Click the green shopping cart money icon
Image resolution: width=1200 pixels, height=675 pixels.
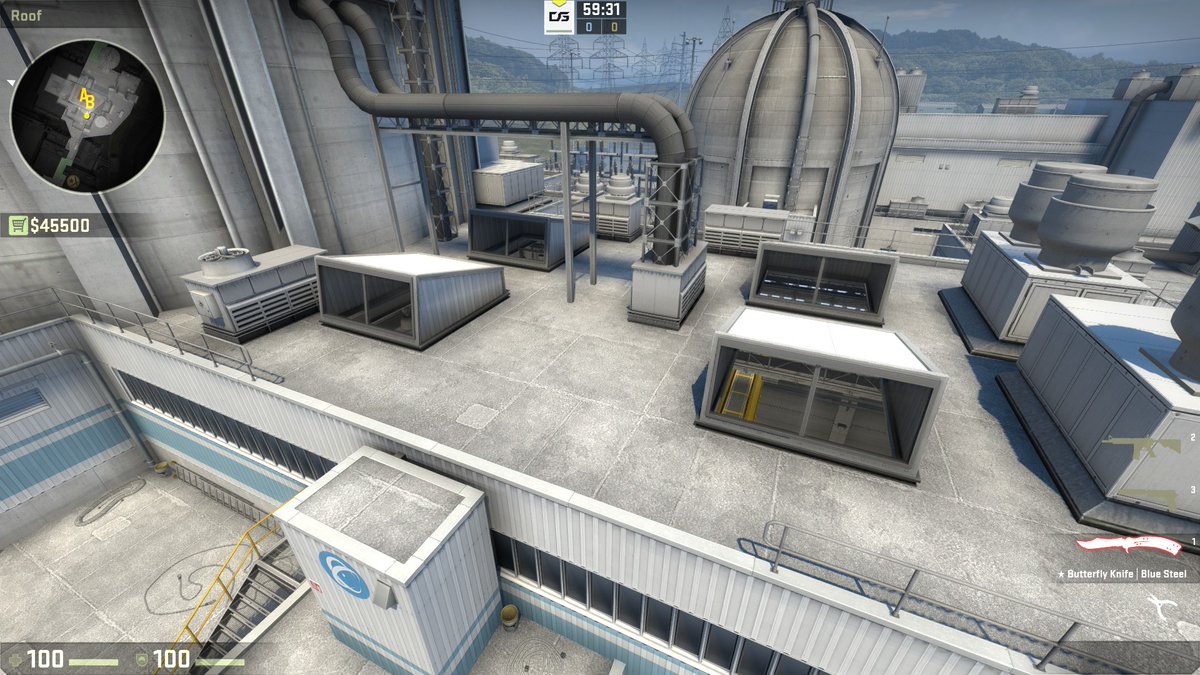click(19, 226)
